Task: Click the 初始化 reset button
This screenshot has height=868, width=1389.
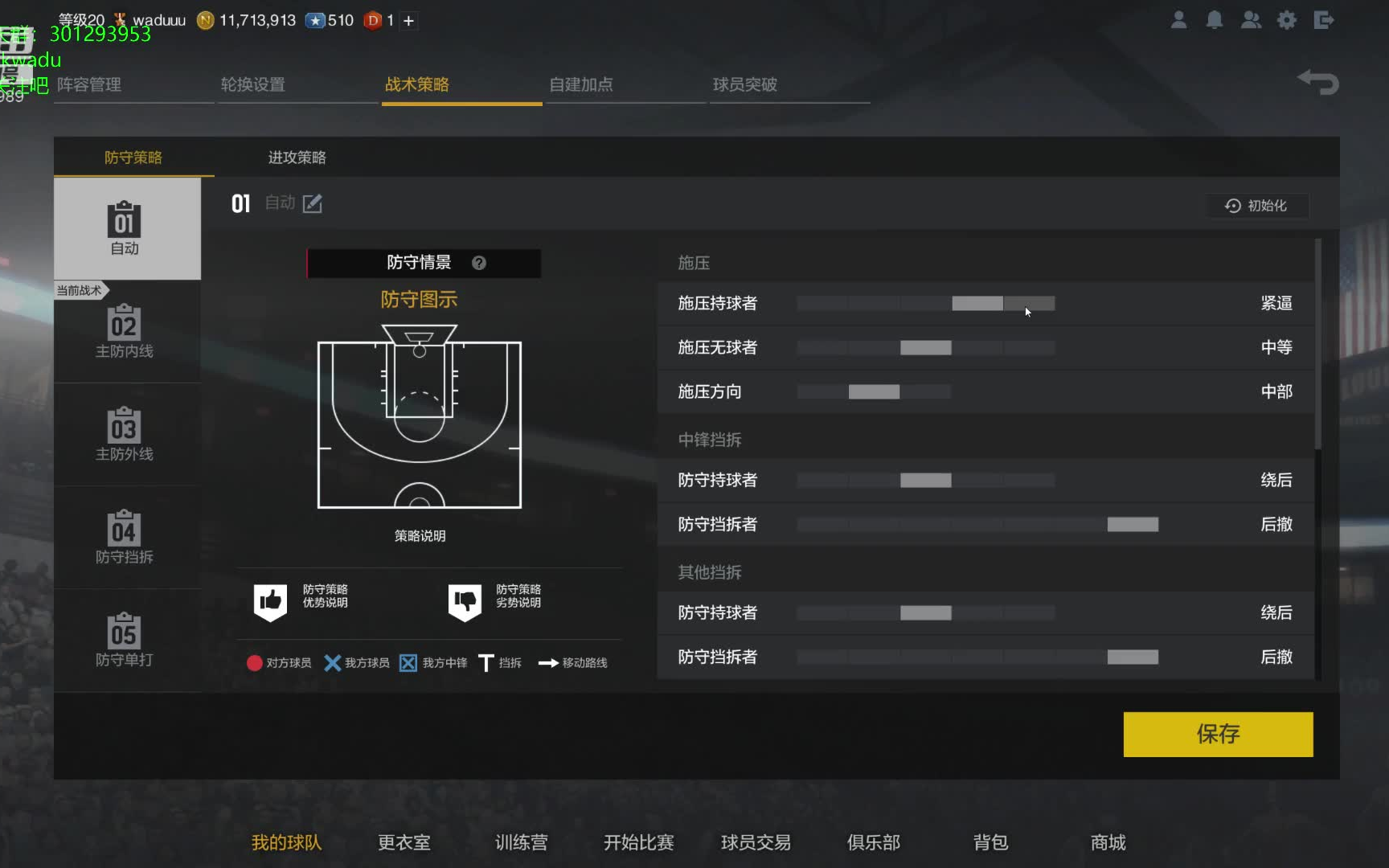Action: pyautogui.click(x=1256, y=205)
